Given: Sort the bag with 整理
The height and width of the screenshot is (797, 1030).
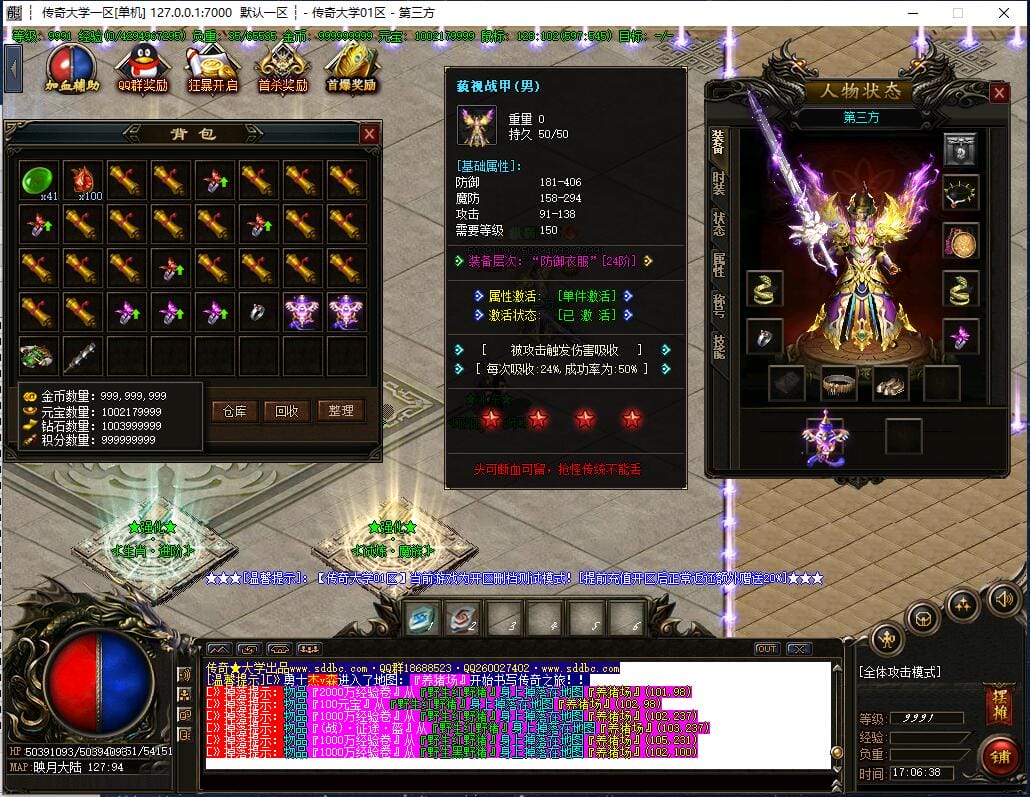Looking at the screenshot, I should (340, 411).
